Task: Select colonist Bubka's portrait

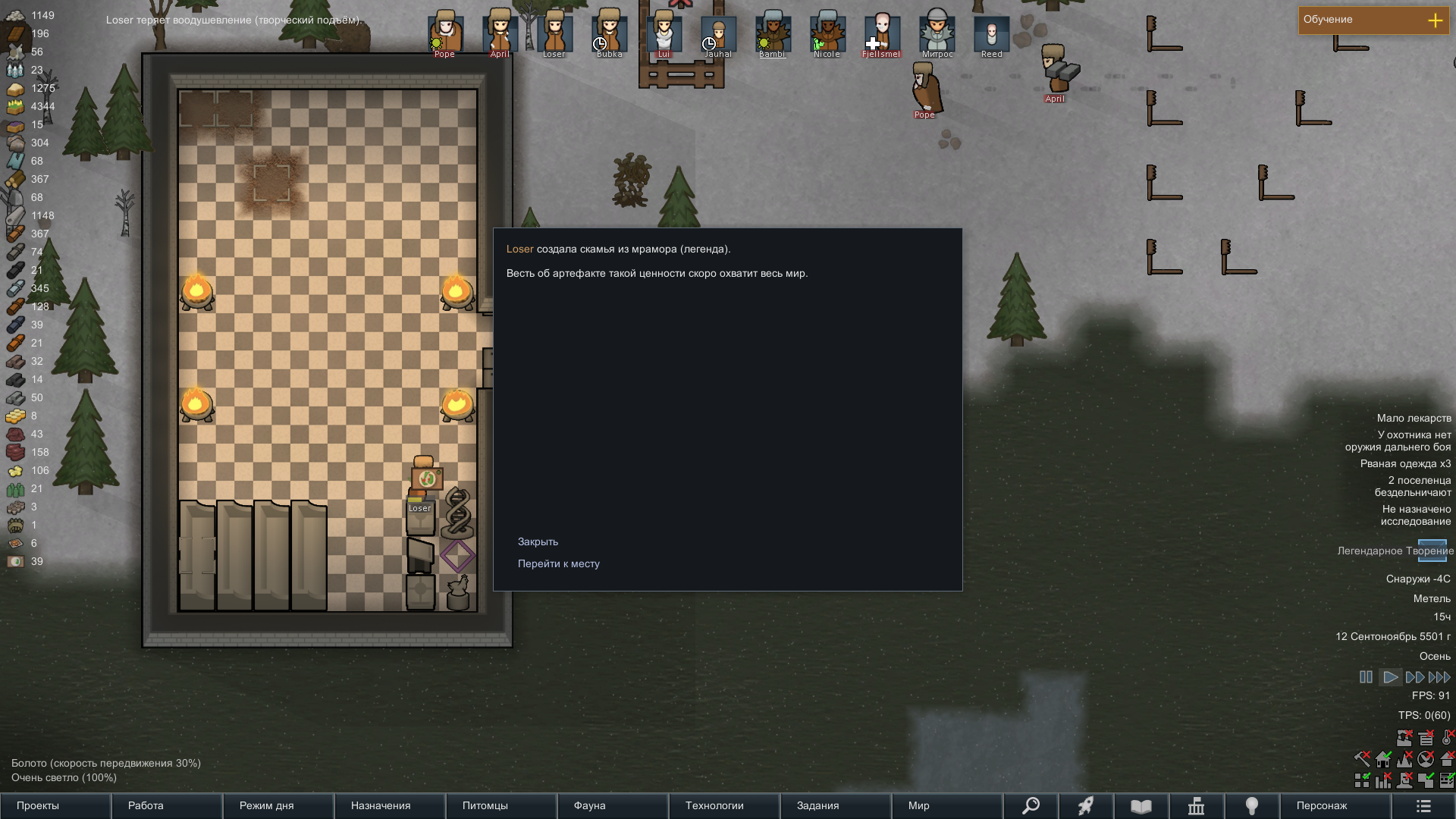Action: pos(609,33)
